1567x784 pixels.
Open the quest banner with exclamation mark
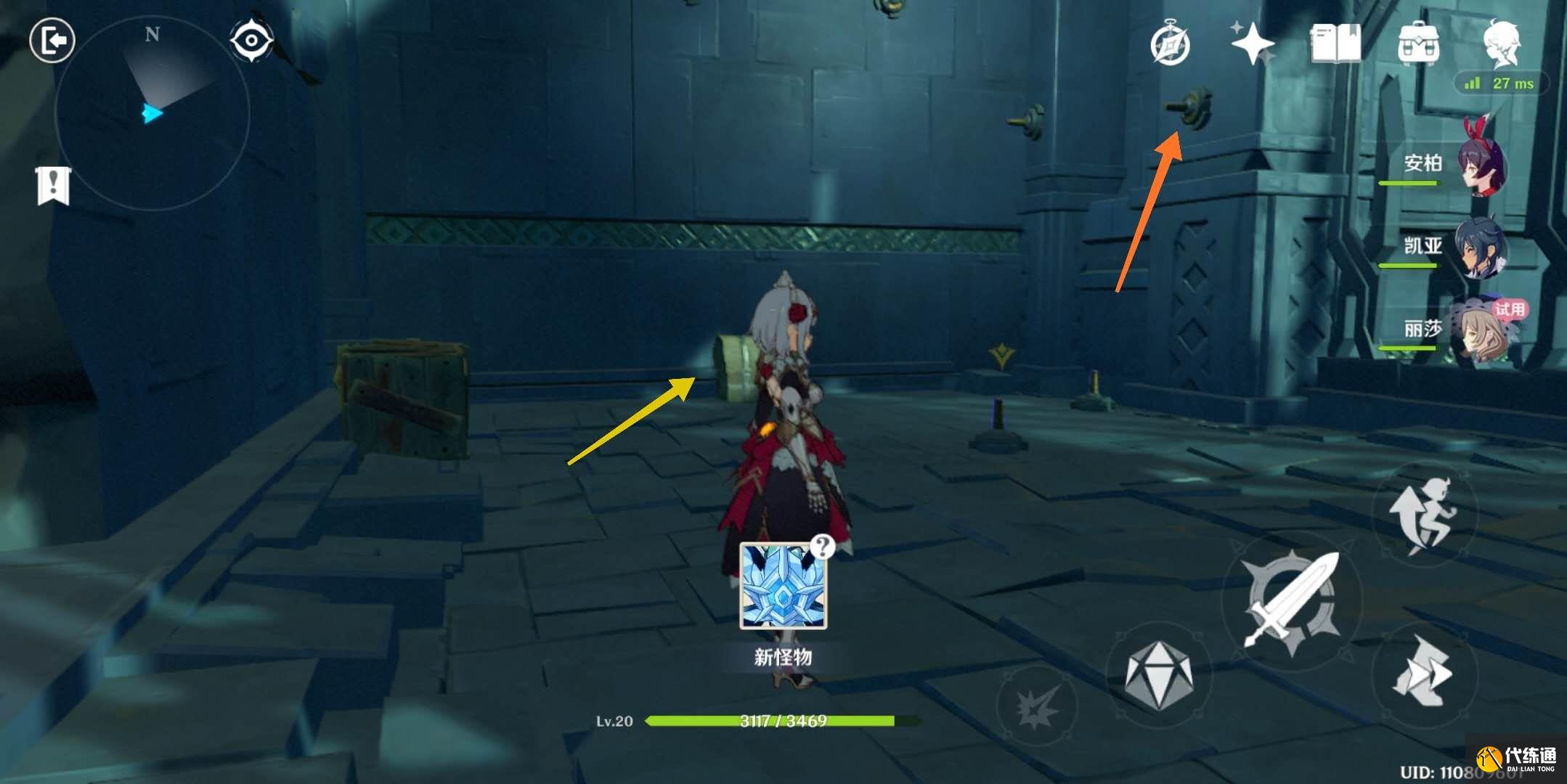pyautogui.click(x=53, y=186)
